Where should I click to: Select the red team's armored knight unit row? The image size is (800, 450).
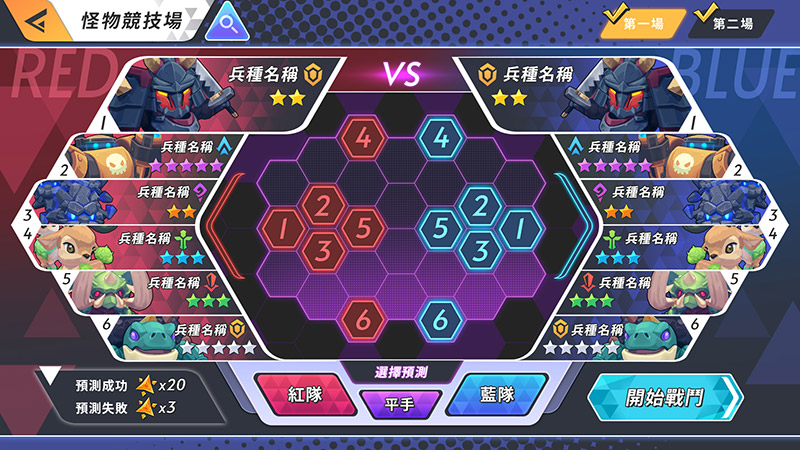(230, 85)
